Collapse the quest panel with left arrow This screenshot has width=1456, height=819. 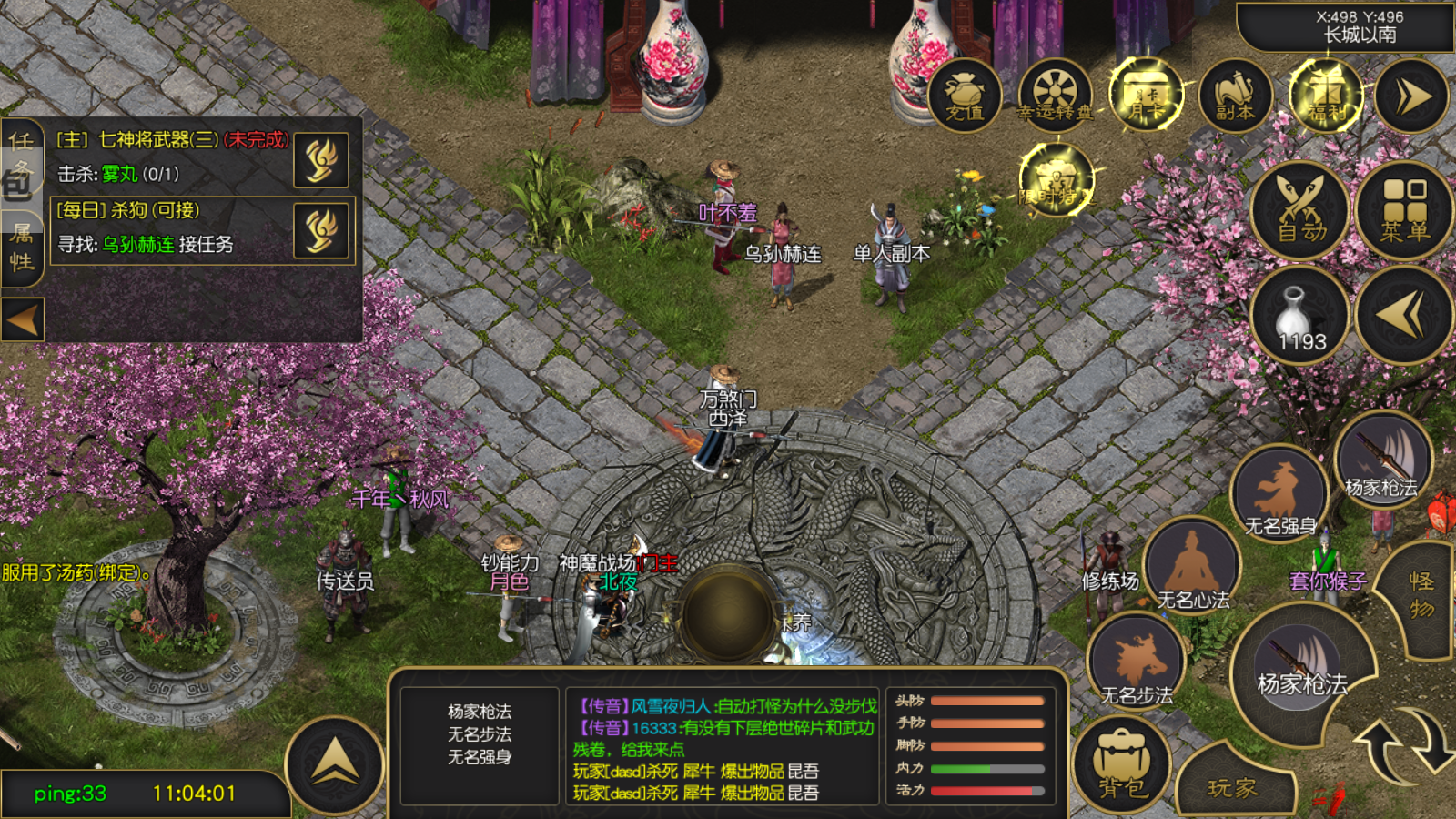coord(23,319)
